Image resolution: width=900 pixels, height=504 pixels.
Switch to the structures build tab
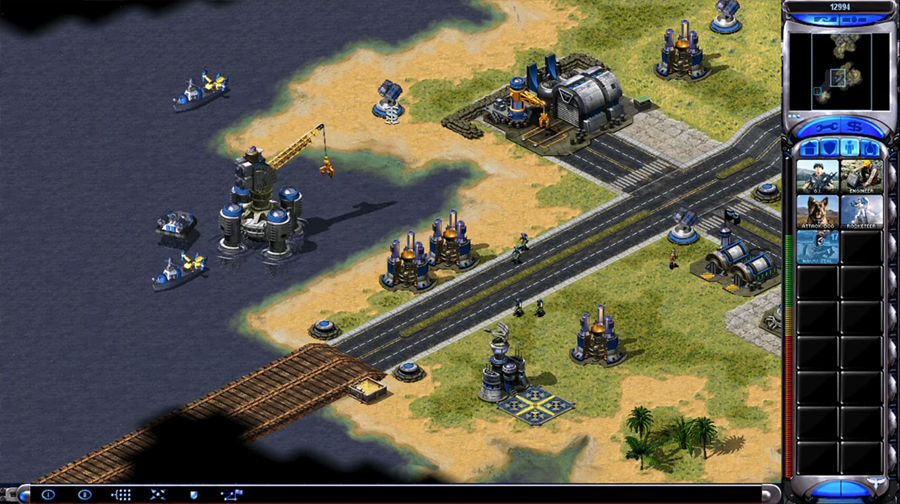click(x=807, y=148)
